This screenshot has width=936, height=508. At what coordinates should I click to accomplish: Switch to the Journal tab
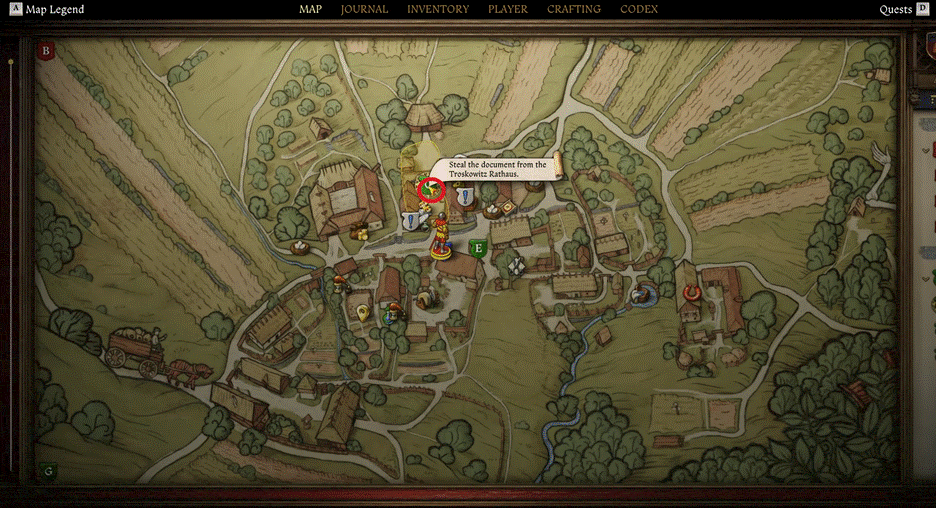pyautogui.click(x=364, y=9)
